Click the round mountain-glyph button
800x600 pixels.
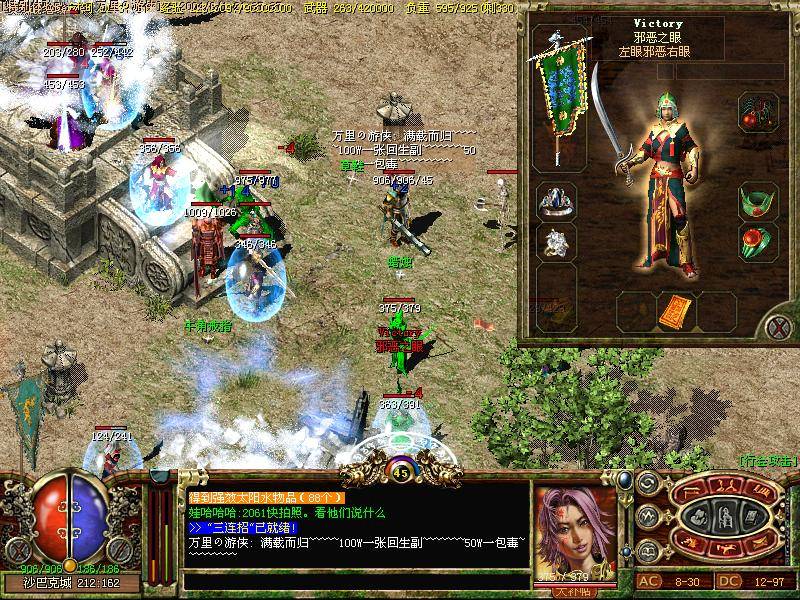tap(646, 515)
